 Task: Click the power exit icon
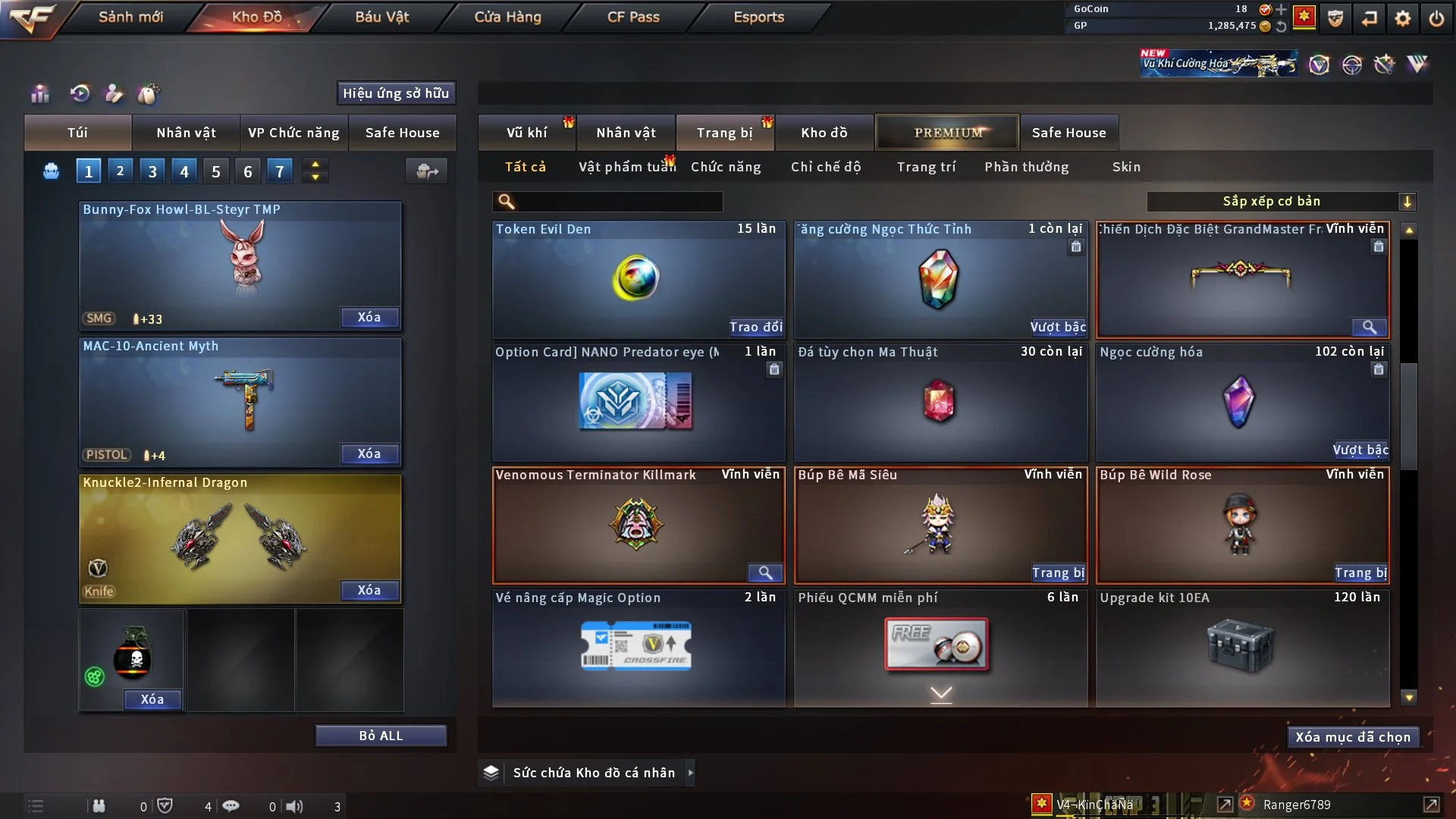[x=1436, y=18]
